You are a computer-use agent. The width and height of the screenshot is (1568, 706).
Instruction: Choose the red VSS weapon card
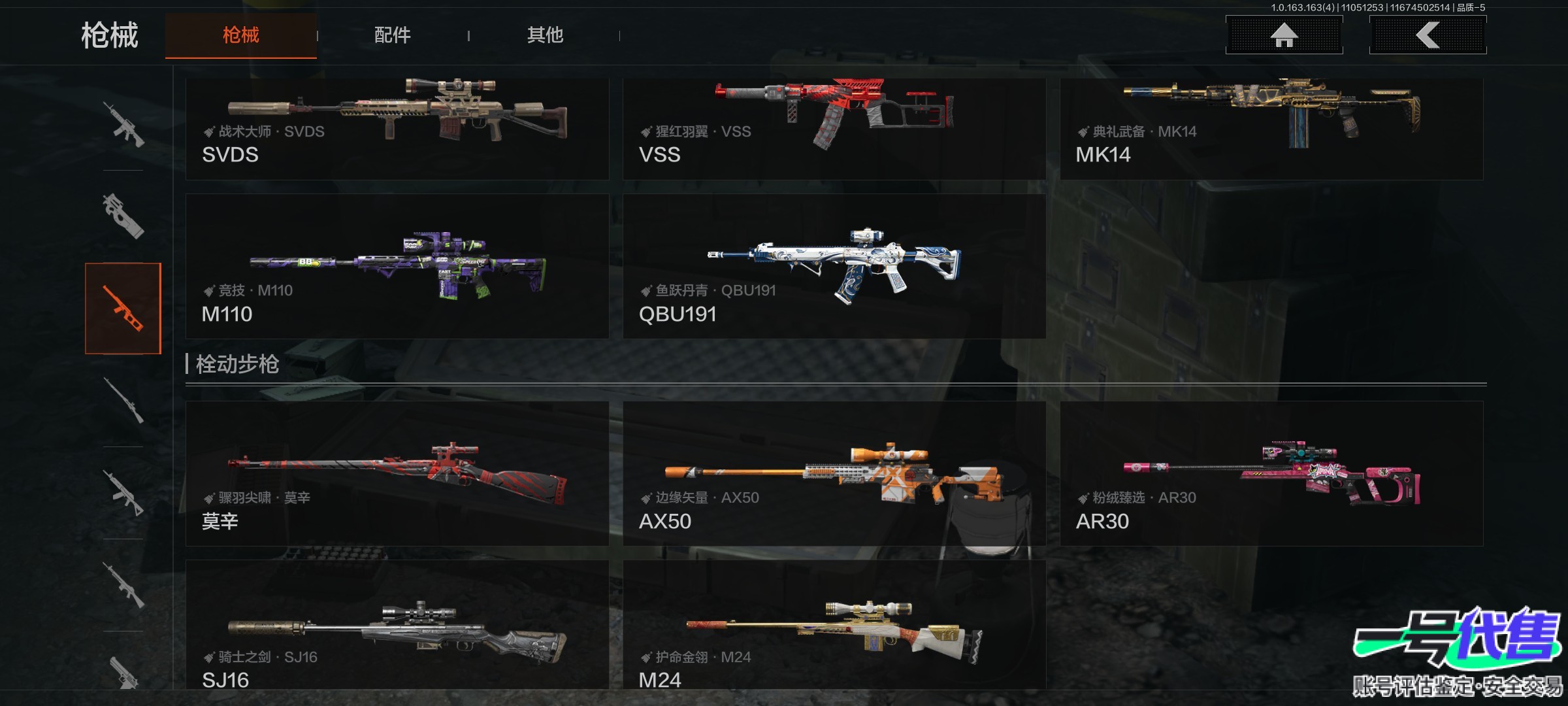[834, 128]
